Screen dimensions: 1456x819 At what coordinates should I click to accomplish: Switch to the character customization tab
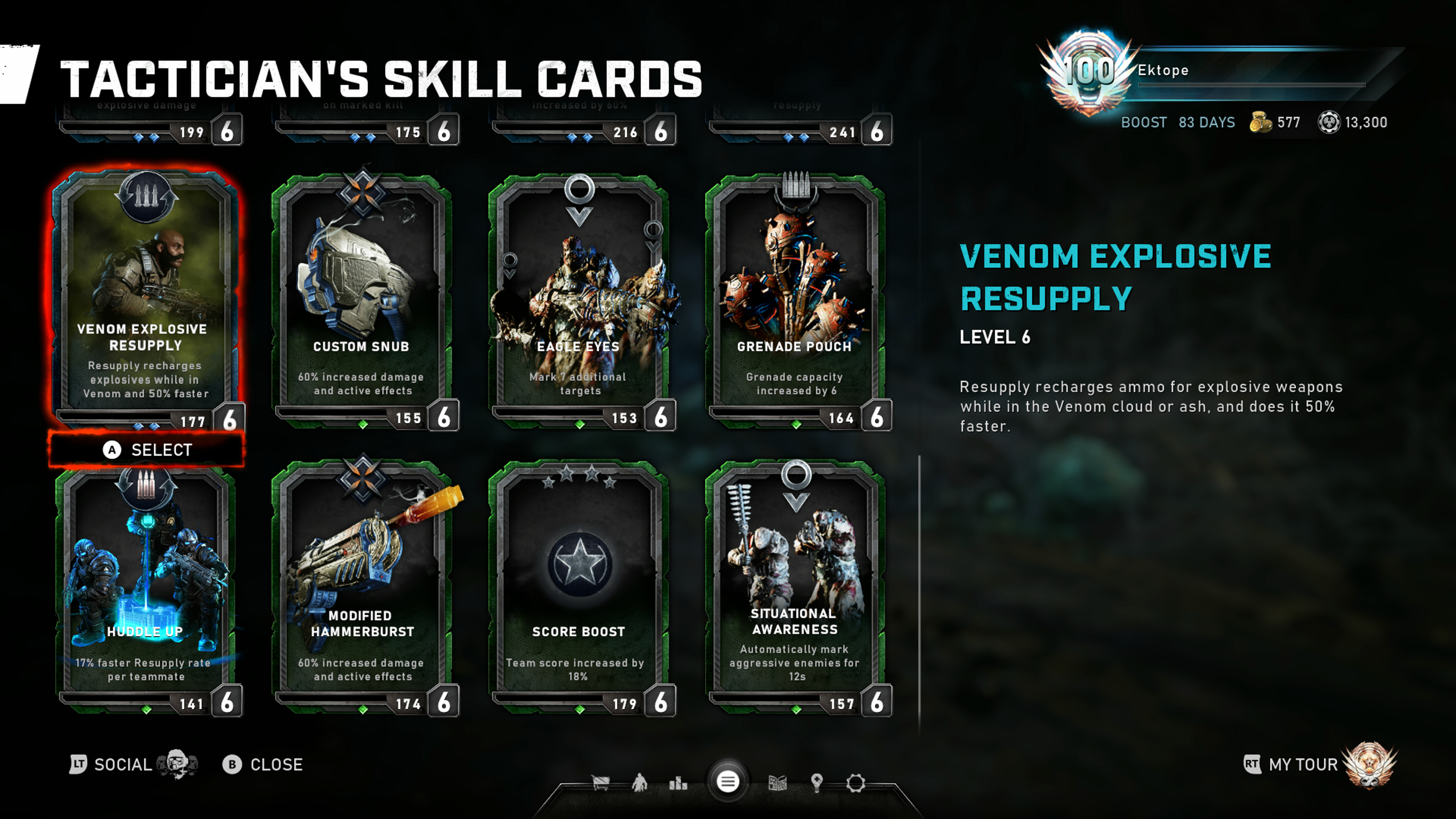click(639, 783)
